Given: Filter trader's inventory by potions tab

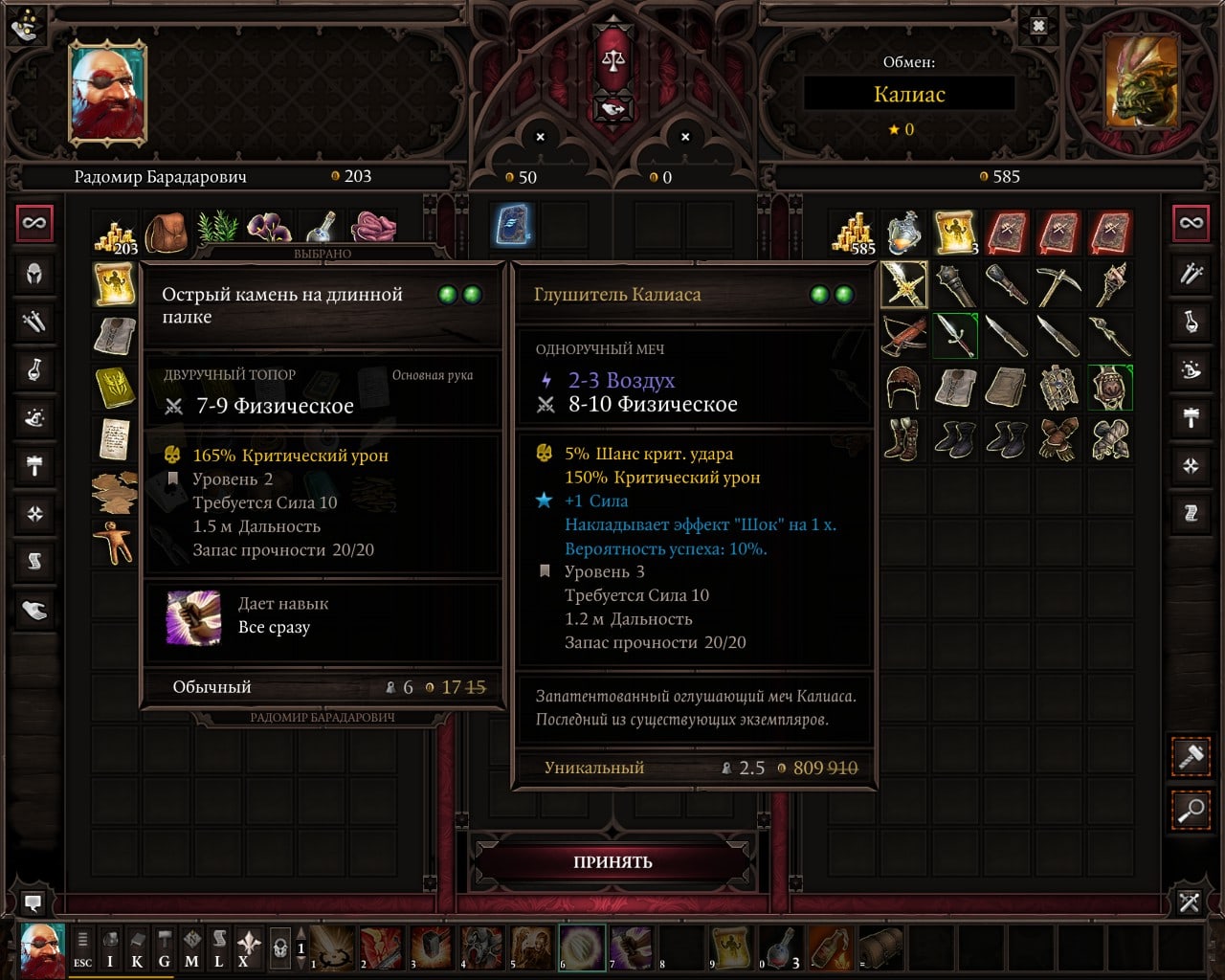Looking at the screenshot, I should pos(1191,322).
